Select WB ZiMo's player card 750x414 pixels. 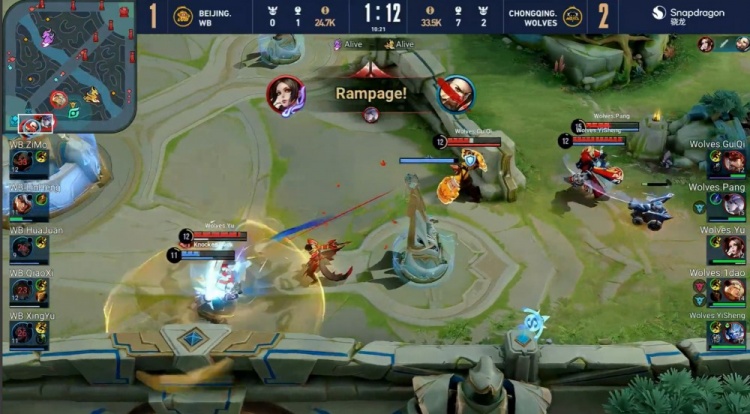[x=28, y=162]
